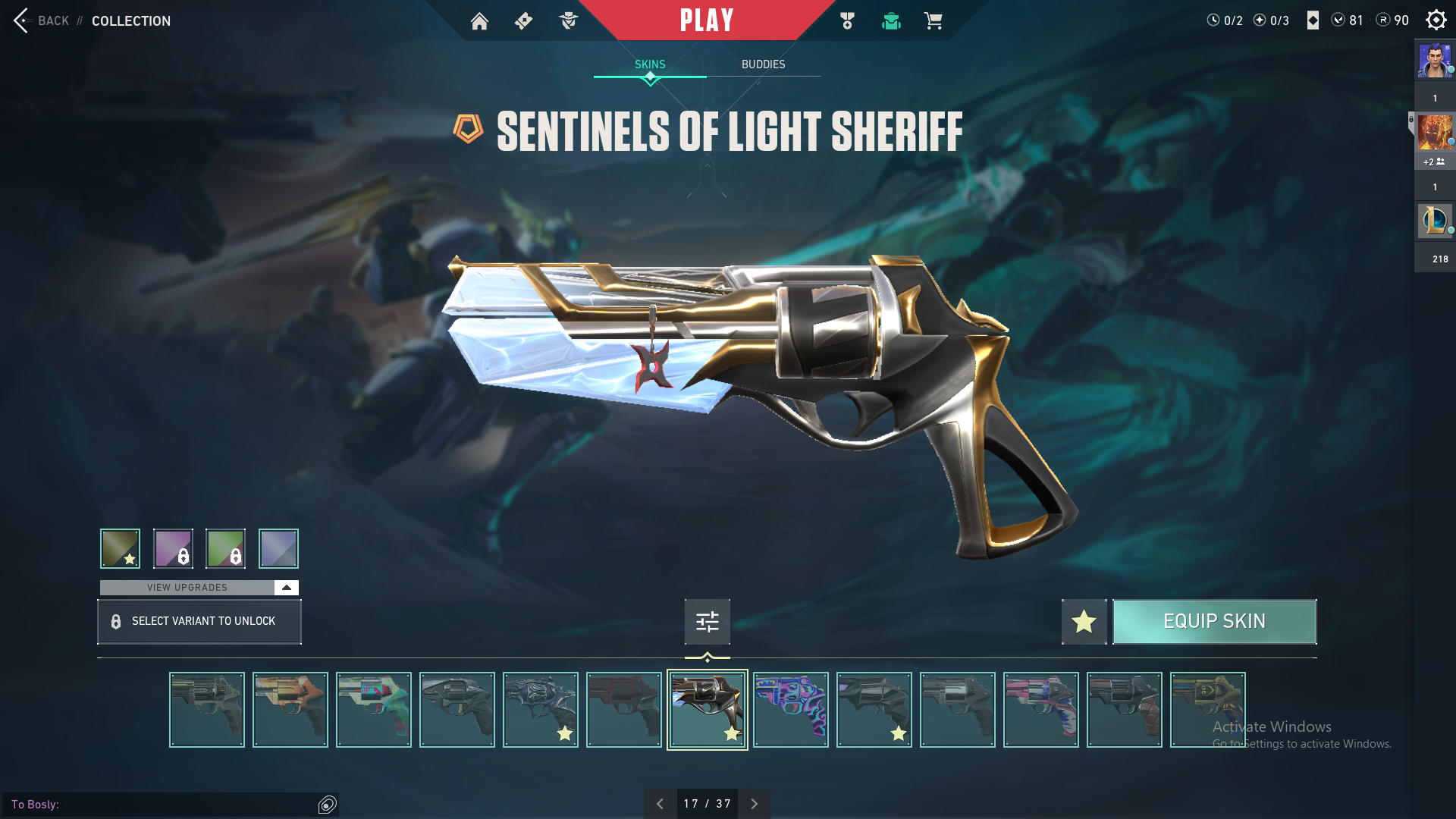Choose the locked green variant swatch

[x=225, y=548]
